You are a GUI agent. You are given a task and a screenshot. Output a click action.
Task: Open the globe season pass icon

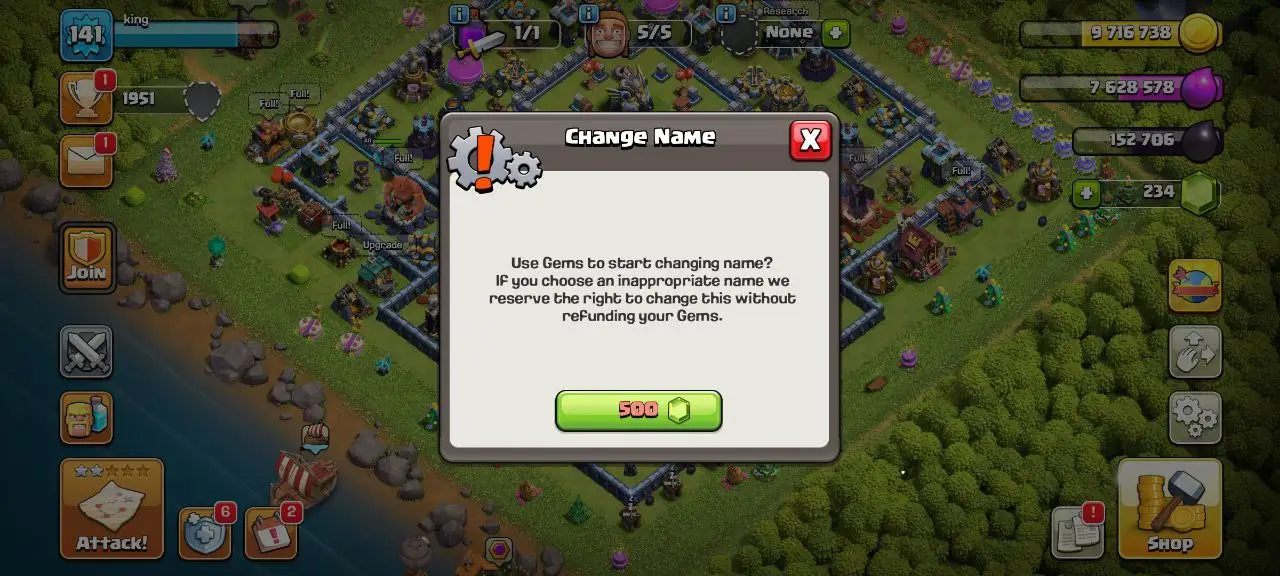pos(1195,285)
